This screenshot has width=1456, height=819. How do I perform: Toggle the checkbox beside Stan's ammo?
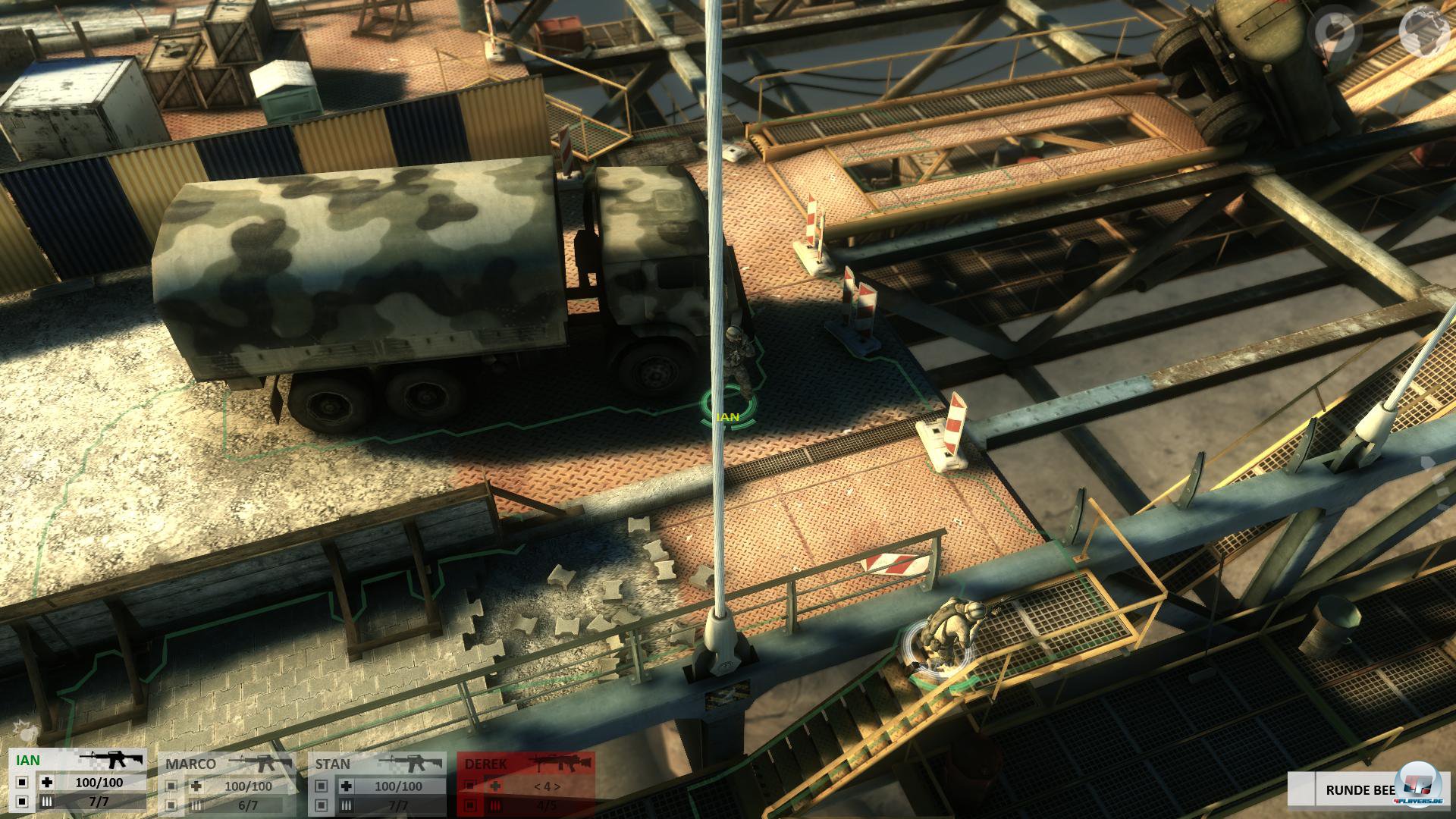coord(322,806)
